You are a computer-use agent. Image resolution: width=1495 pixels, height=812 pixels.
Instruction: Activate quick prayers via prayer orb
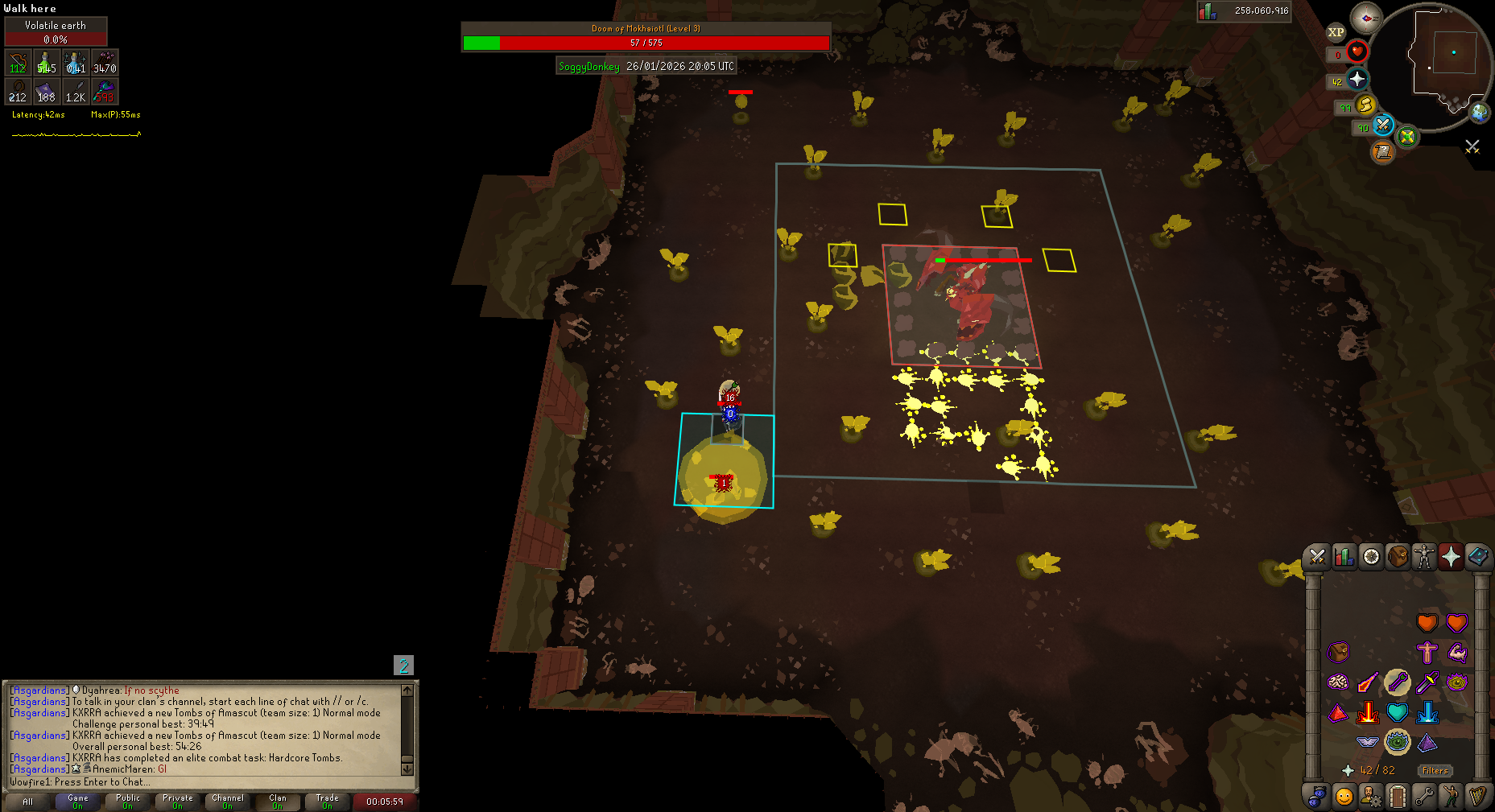tap(1357, 80)
